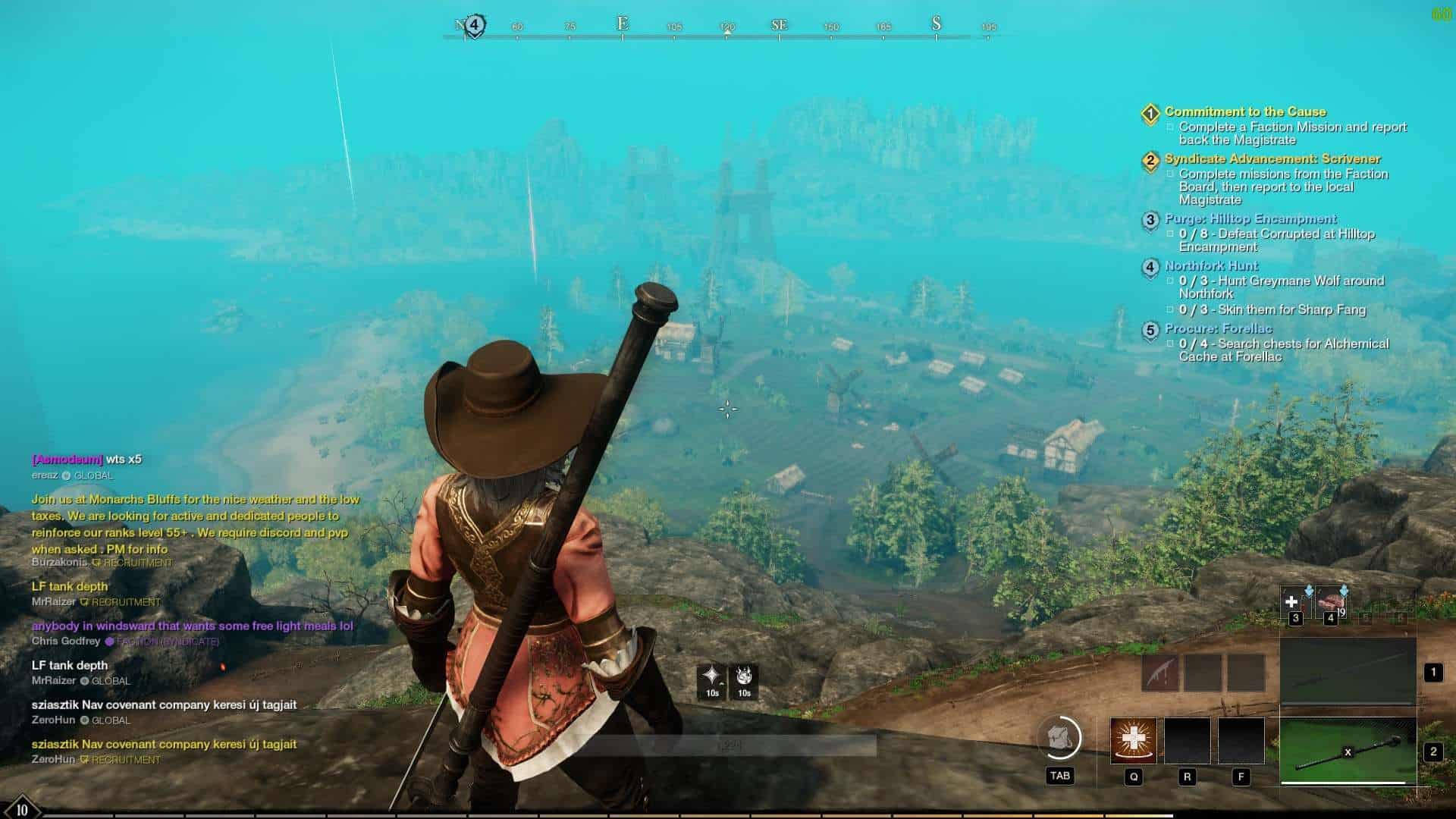Select the Commitment to the Cause quest
This screenshot has height=819, width=1456.
pyautogui.click(x=1244, y=112)
